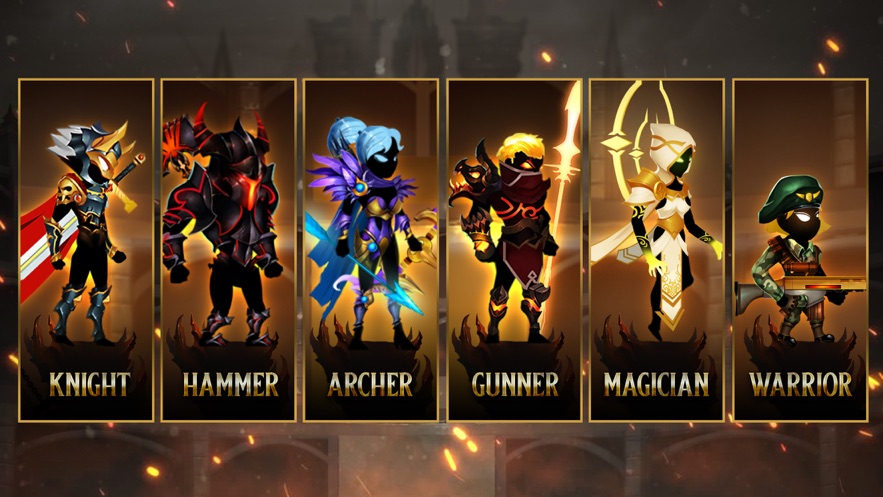Pick the Archer character card
883x497 pixels.
371,250
